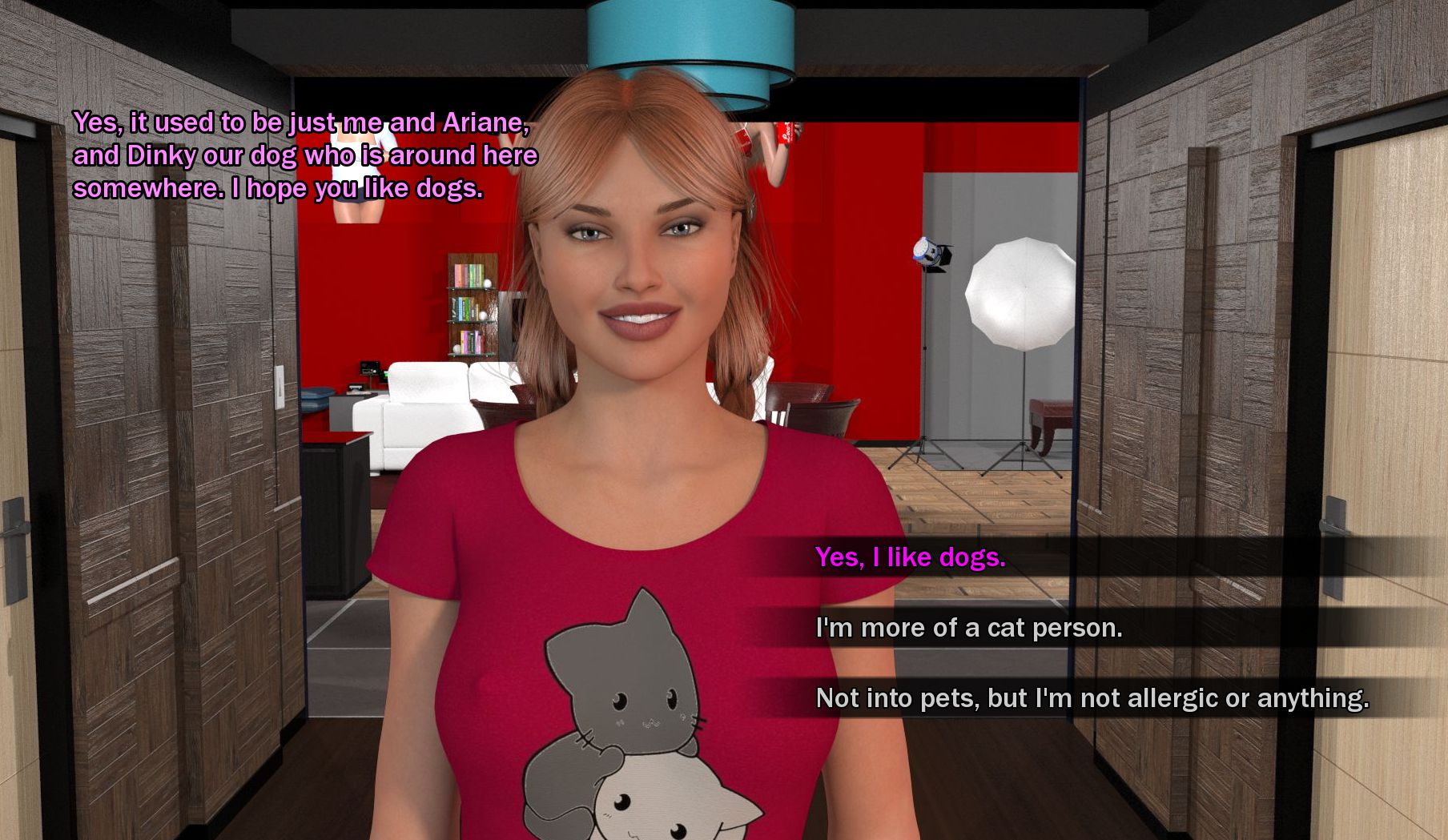Pick the "Not into pets" dialogue option
The height and width of the screenshot is (840, 1448).
pyautogui.click(x=1092, y=698)
